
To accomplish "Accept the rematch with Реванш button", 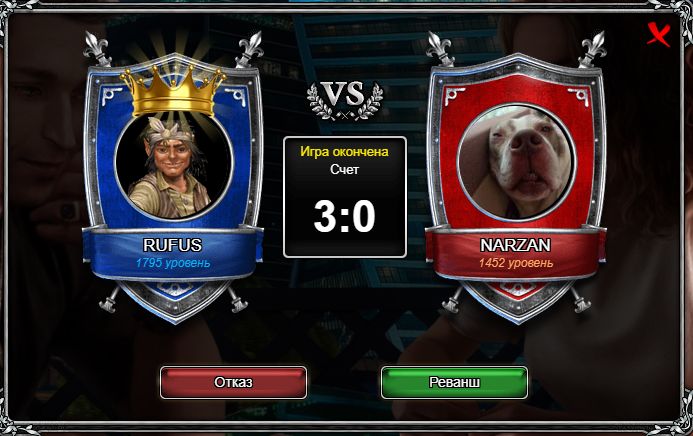I will pyautogui.click(x=454, y=383).
